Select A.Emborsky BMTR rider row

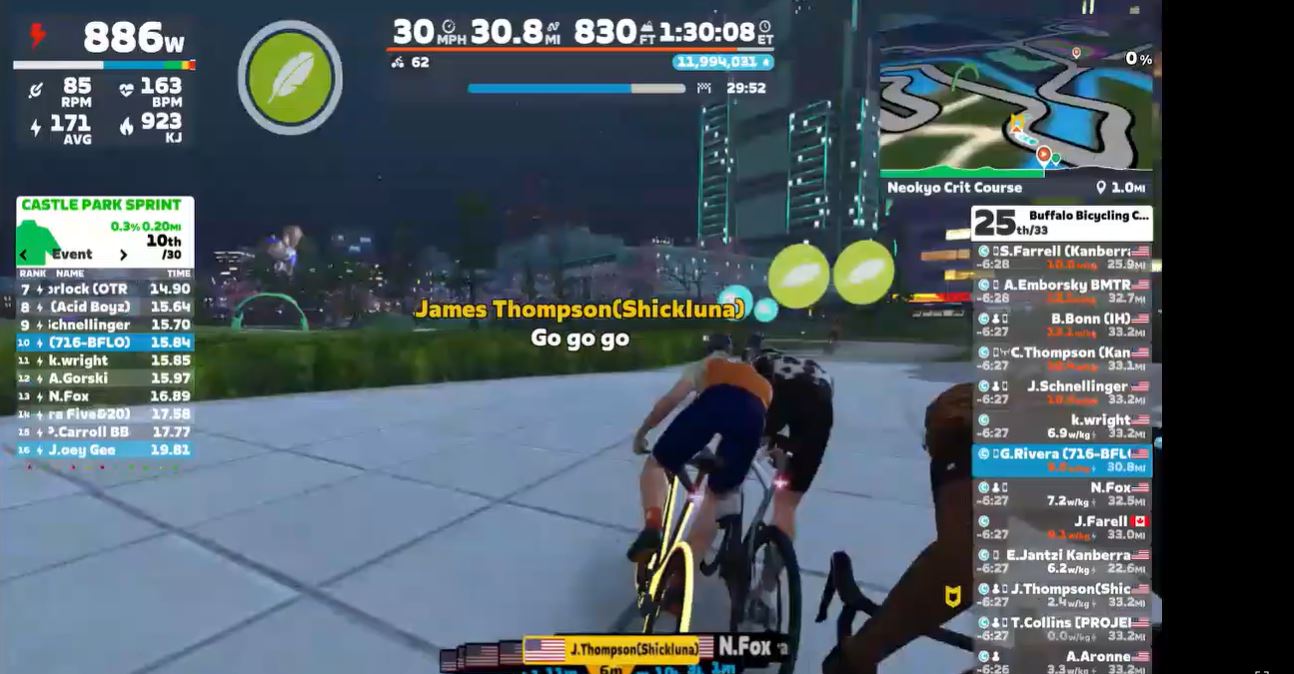point(1062,291)
